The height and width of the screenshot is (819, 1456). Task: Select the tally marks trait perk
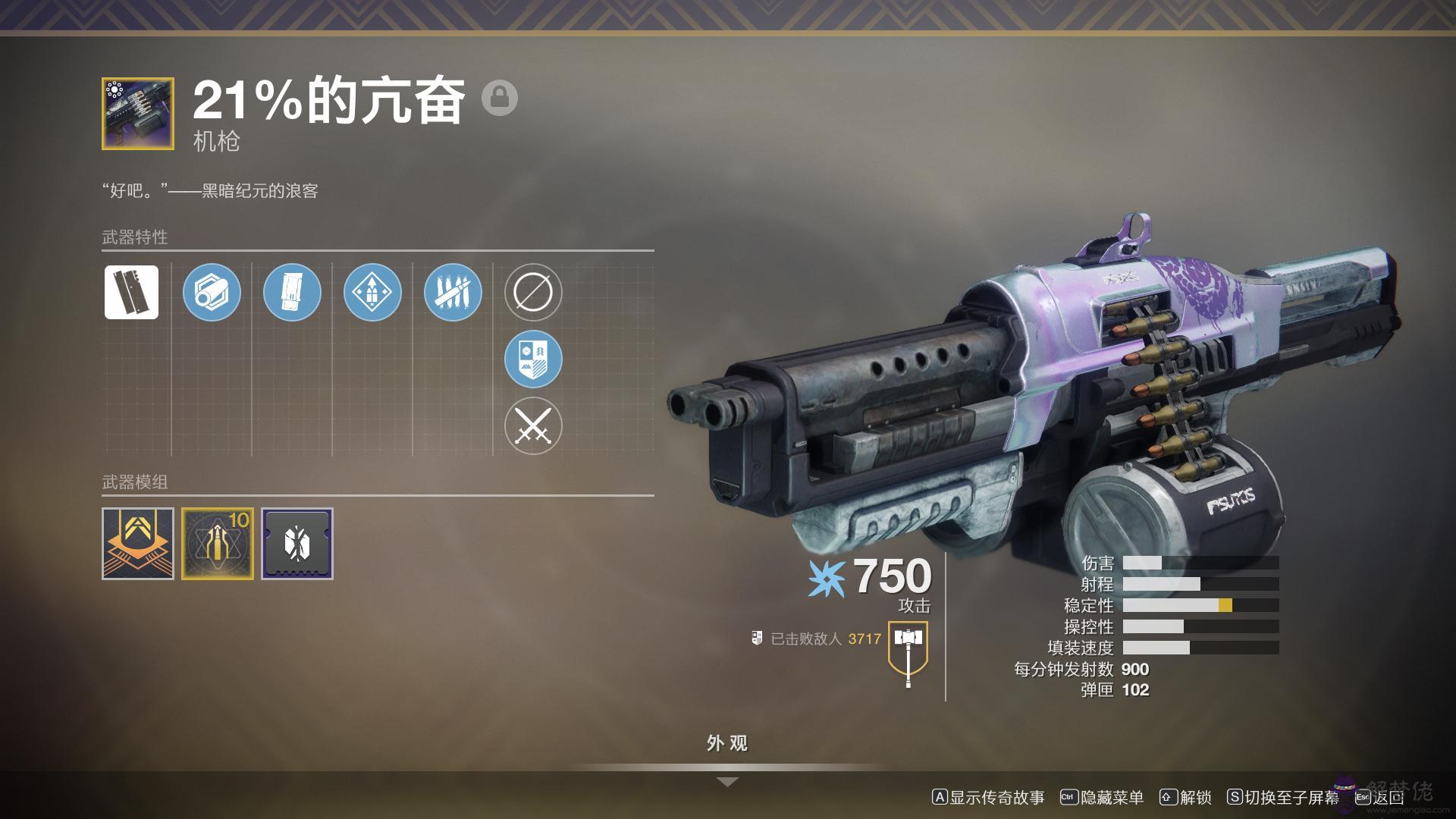[x=453, y=292]
